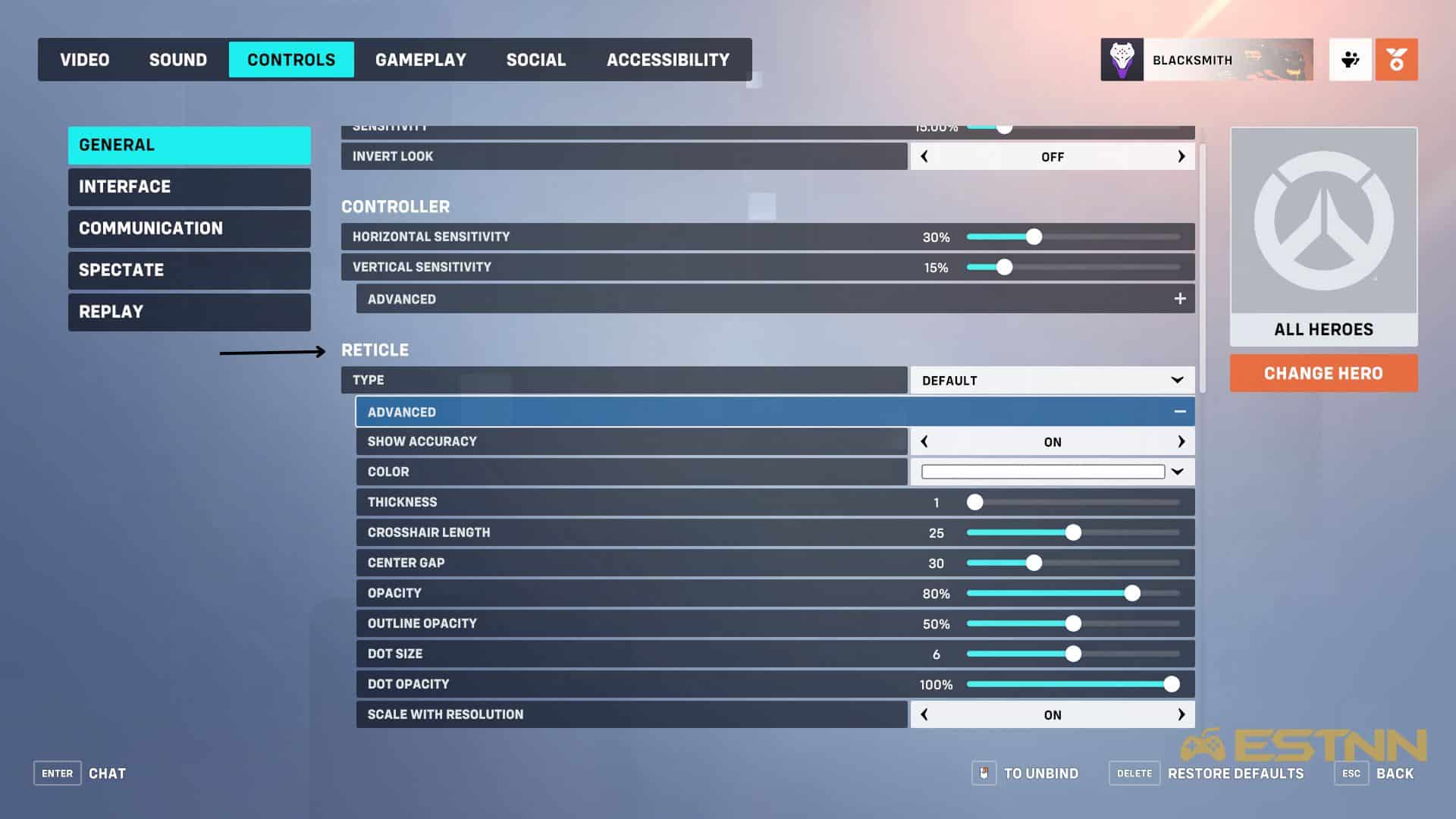Toggle Show Accuracy off
This screenshot has height=819, width=1456.
pyautogui.click(x=924, y=441)
